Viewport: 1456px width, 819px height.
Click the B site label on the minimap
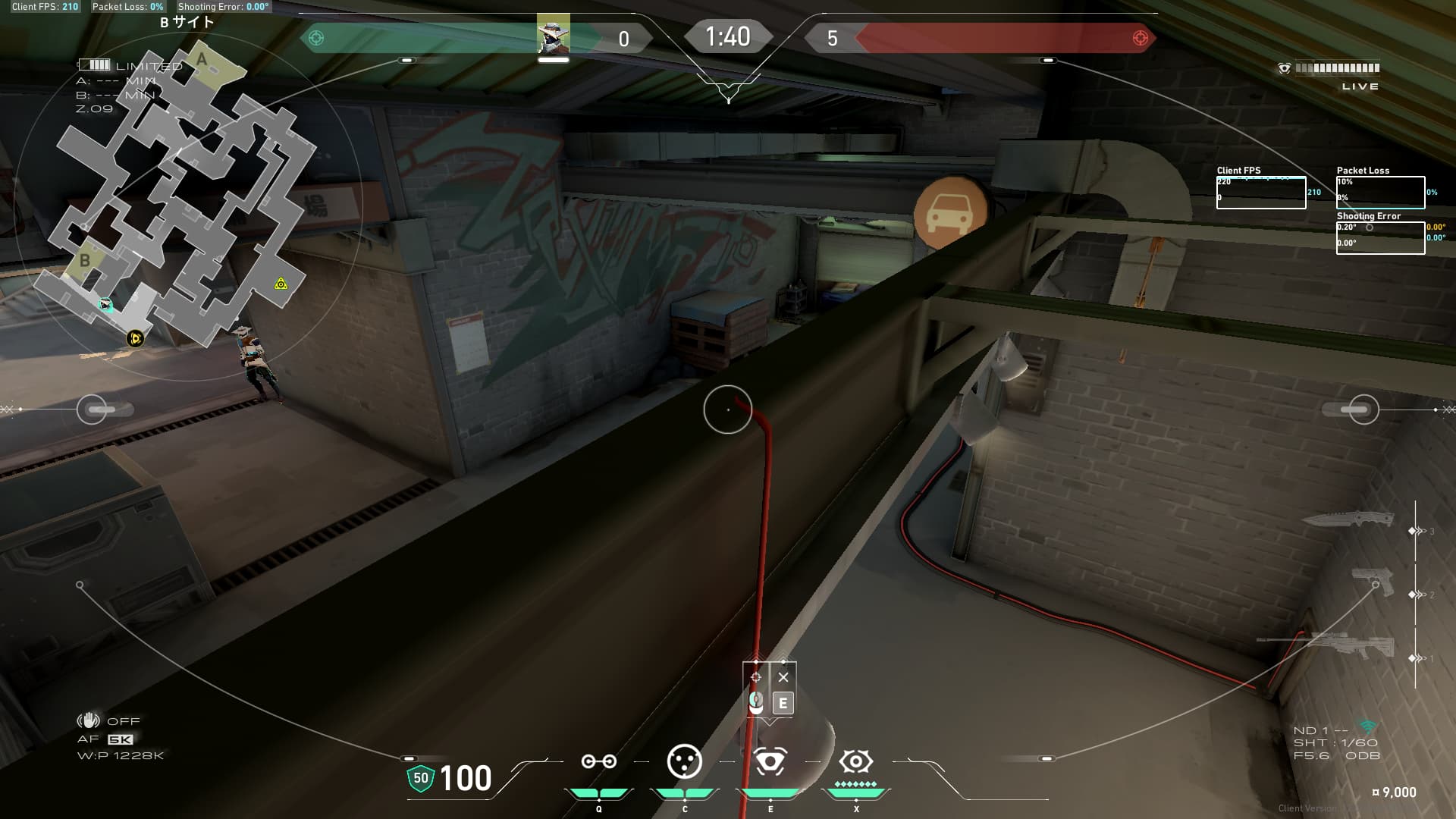[x=85, y=260]
